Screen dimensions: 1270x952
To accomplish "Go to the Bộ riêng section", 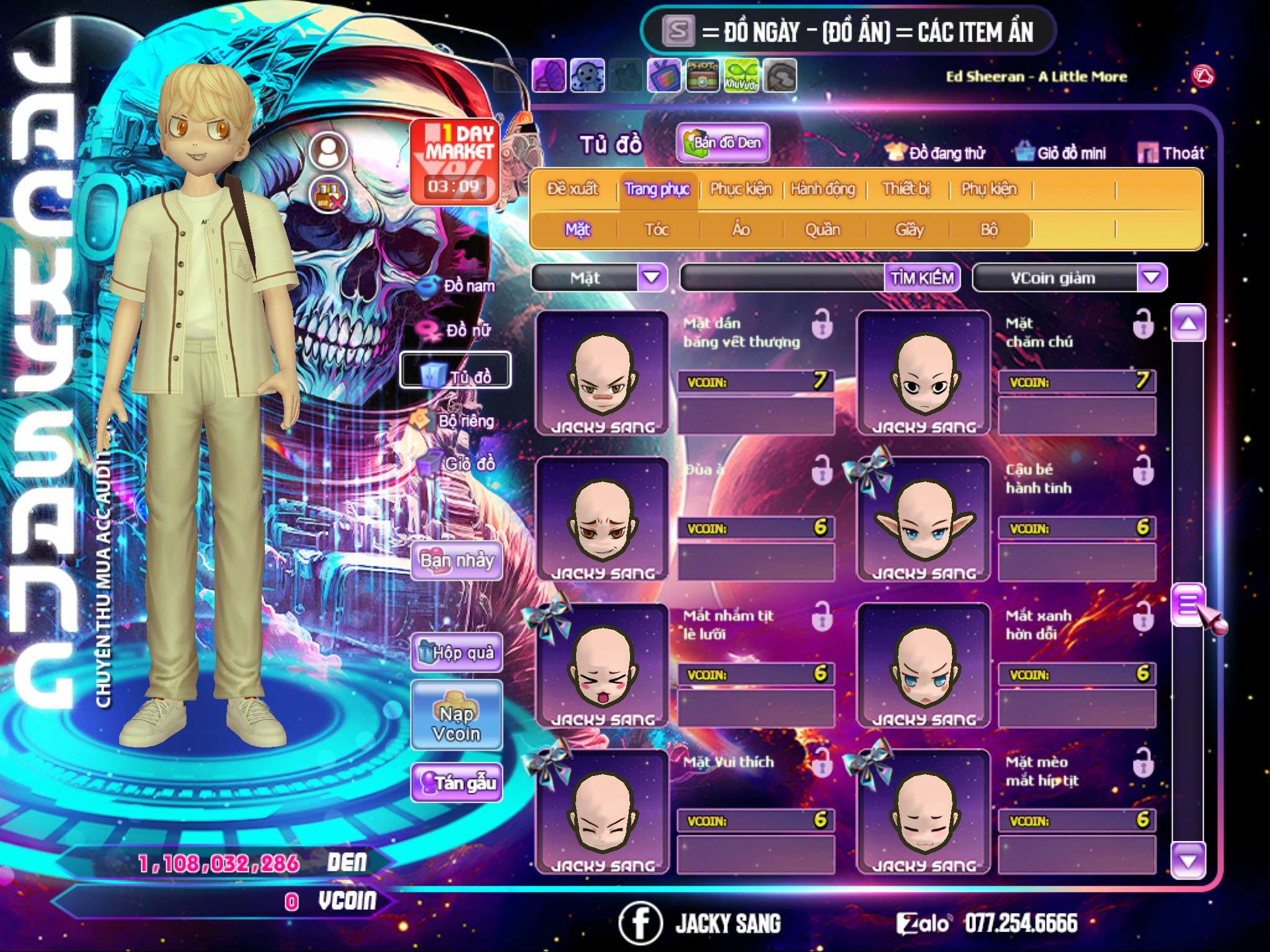I will point(458,421).
